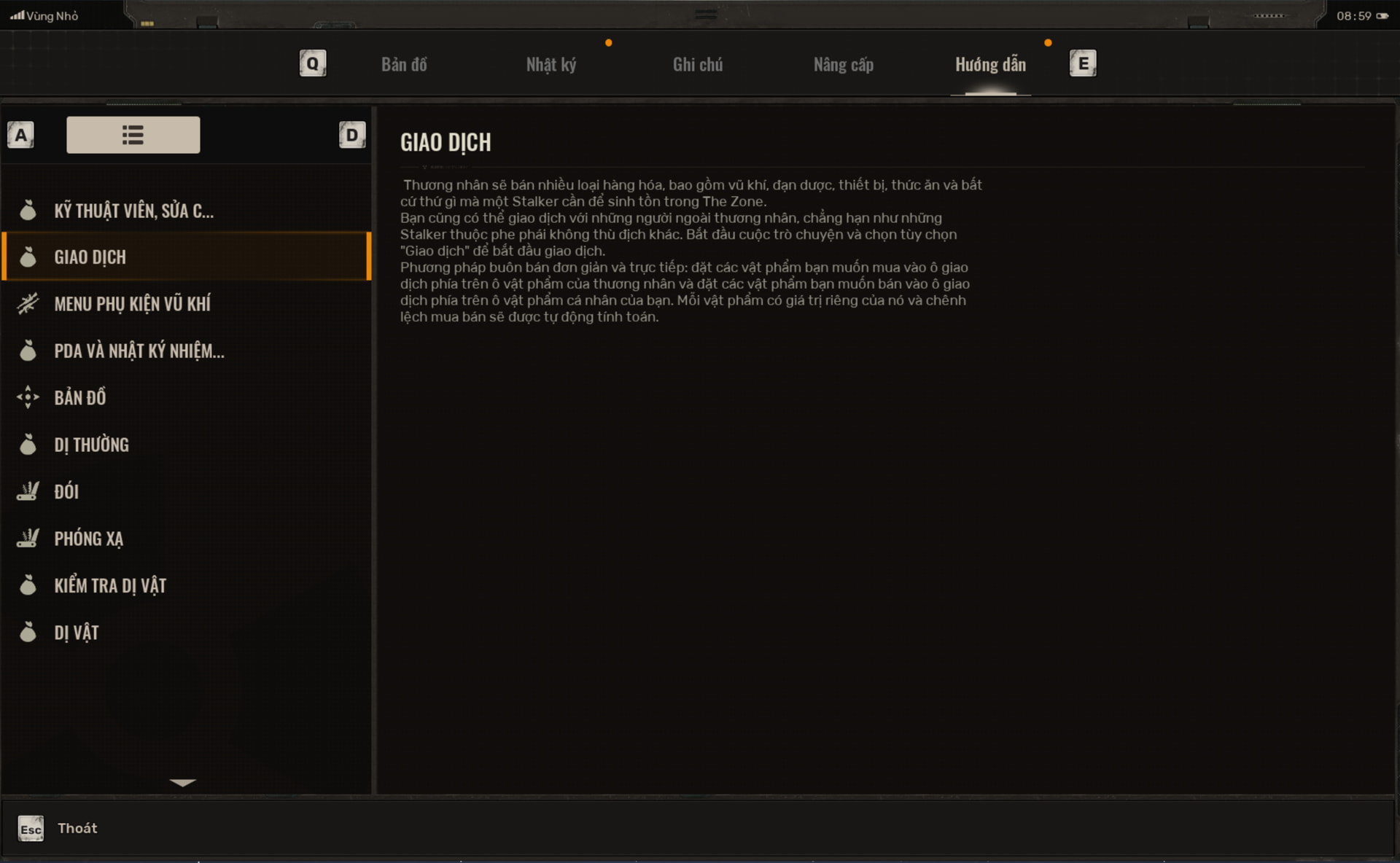Open Menu phụ kiện vũ khí entry
Screen dimensions: 1400x863
tap(132, 304)
